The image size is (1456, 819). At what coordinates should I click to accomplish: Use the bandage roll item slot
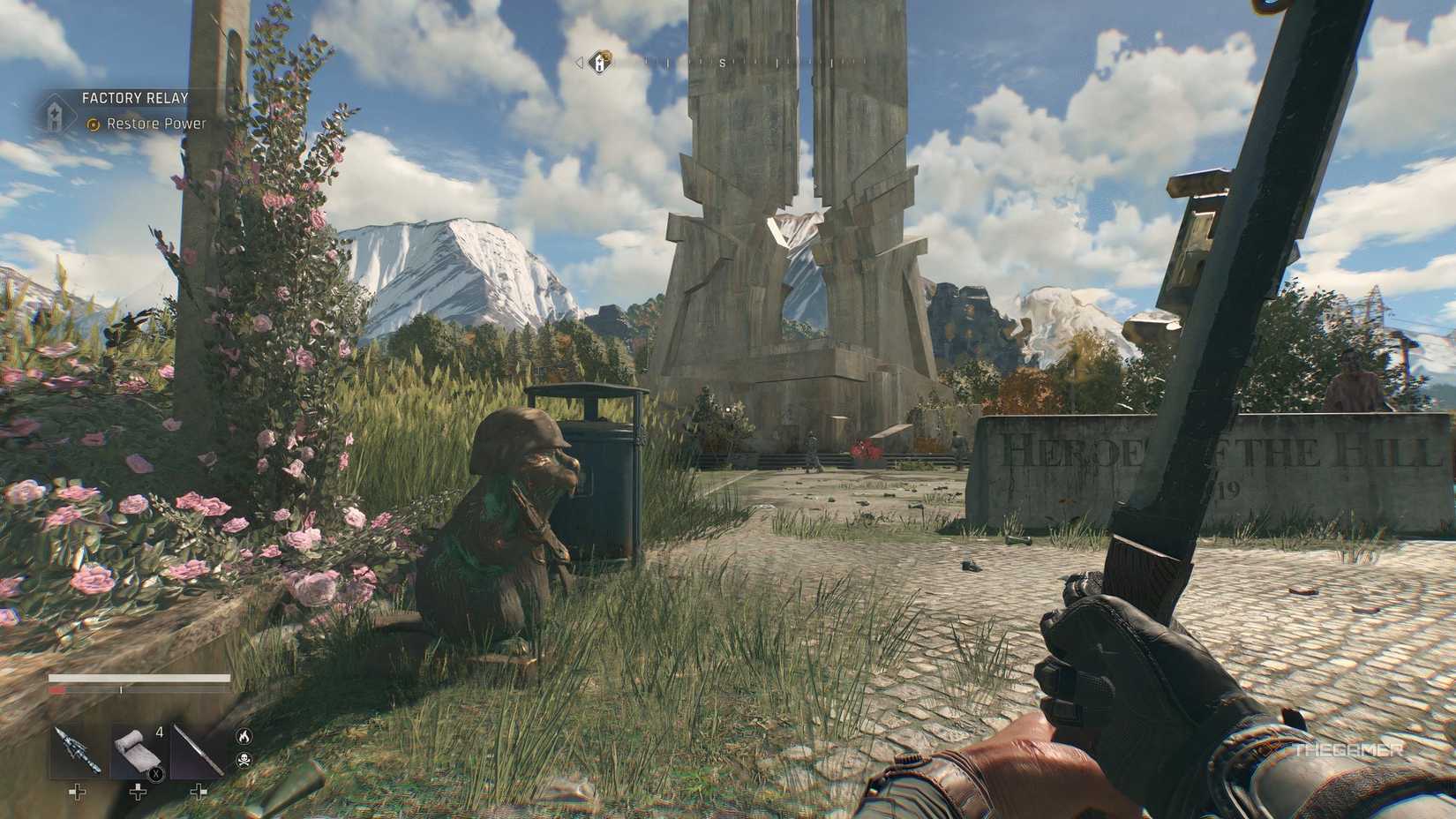(x=137, y=751)
